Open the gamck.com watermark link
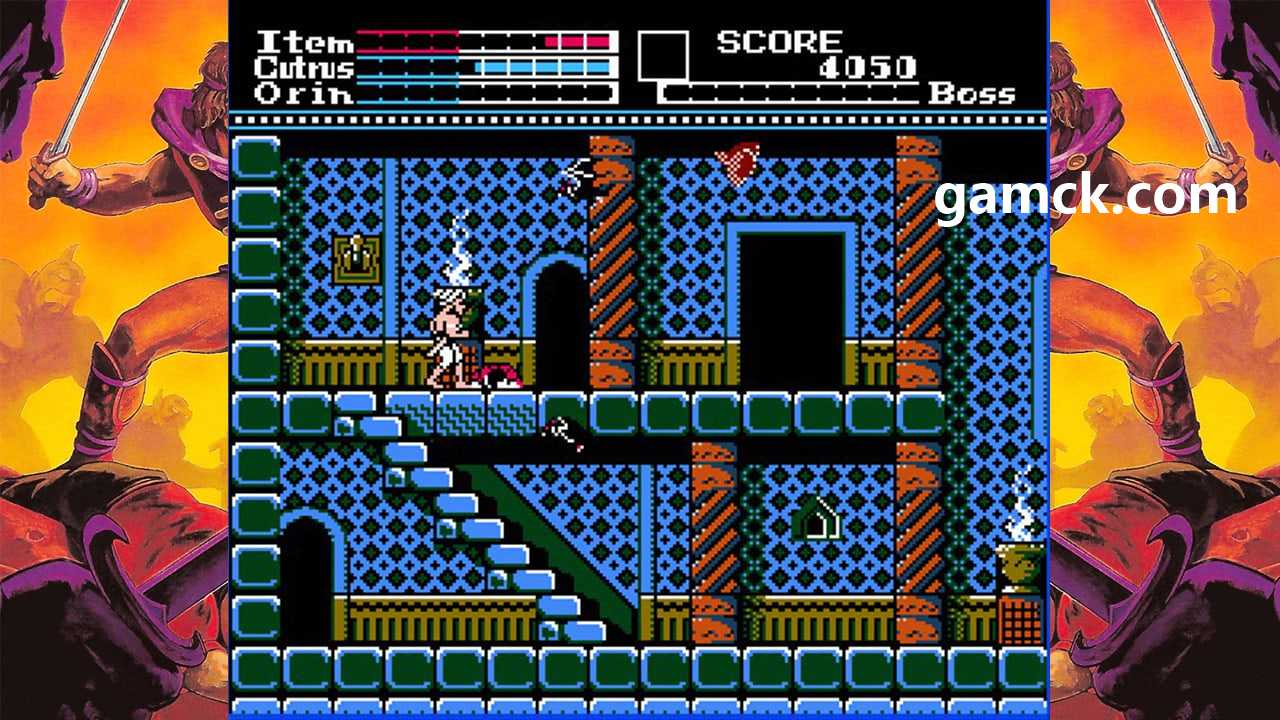 [x=1085, y=195]
